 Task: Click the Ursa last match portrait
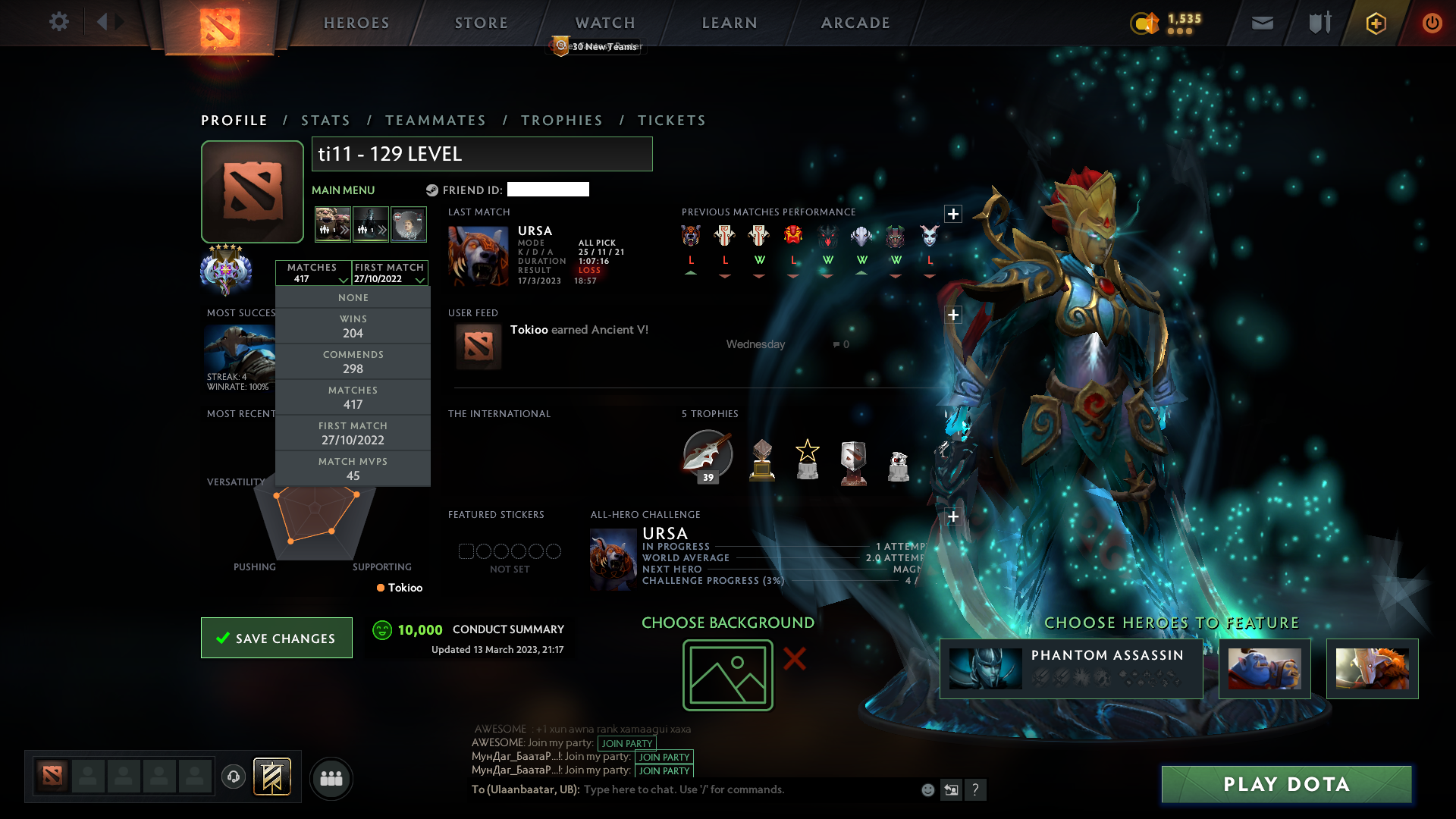(479, 255)
